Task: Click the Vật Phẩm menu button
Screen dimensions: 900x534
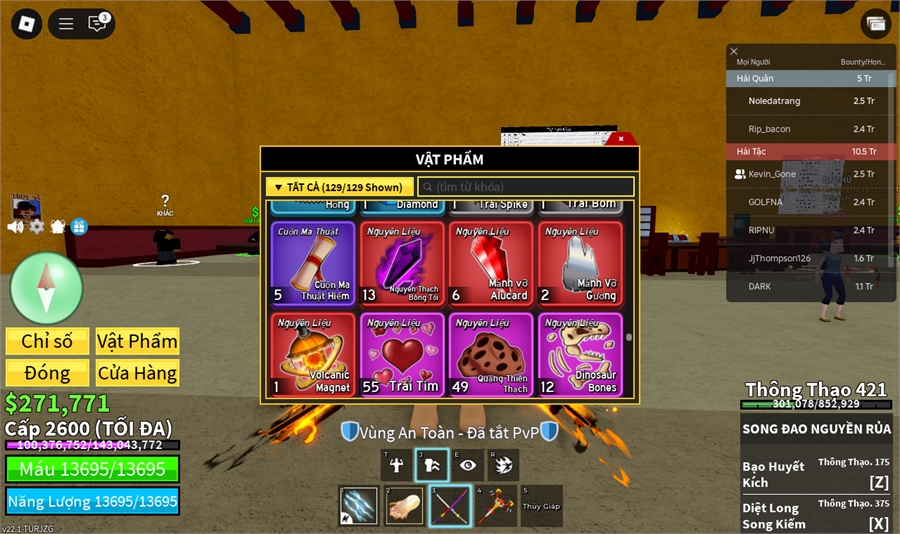Action: (137, 341)
